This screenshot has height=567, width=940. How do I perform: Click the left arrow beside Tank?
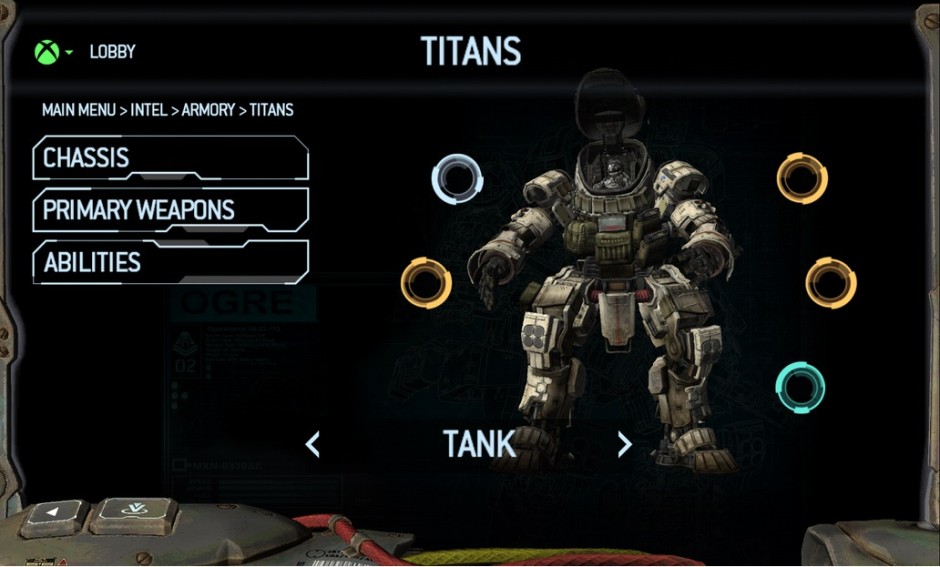click(x=313, y=444)
